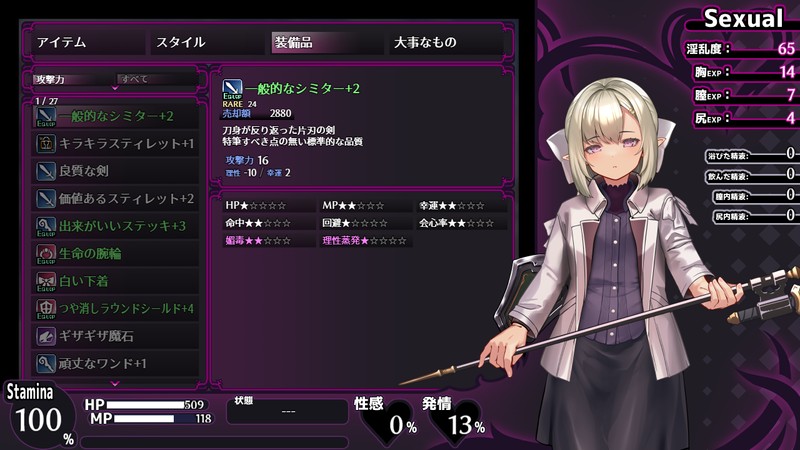
Task: Choose the ギザギザ魔石 item
Action: (x=116, y=336)
